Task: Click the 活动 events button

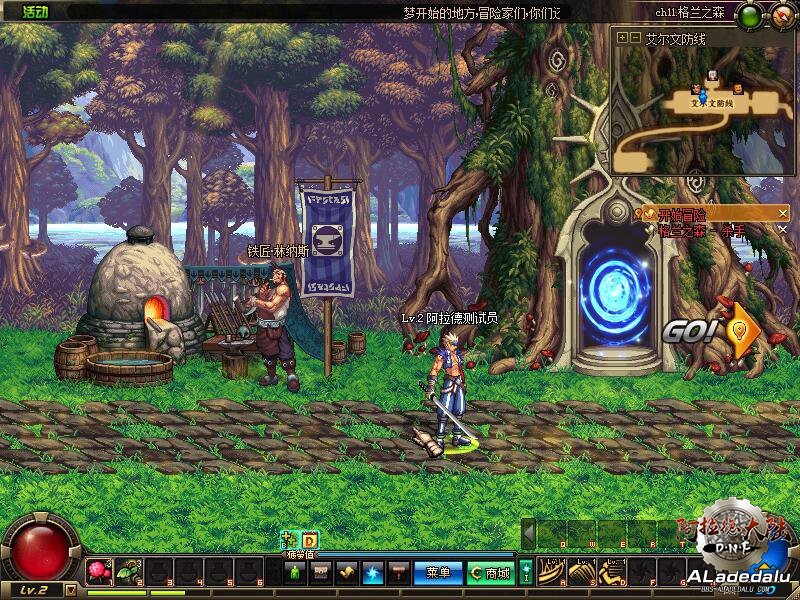Action: (x=35, y=12)
